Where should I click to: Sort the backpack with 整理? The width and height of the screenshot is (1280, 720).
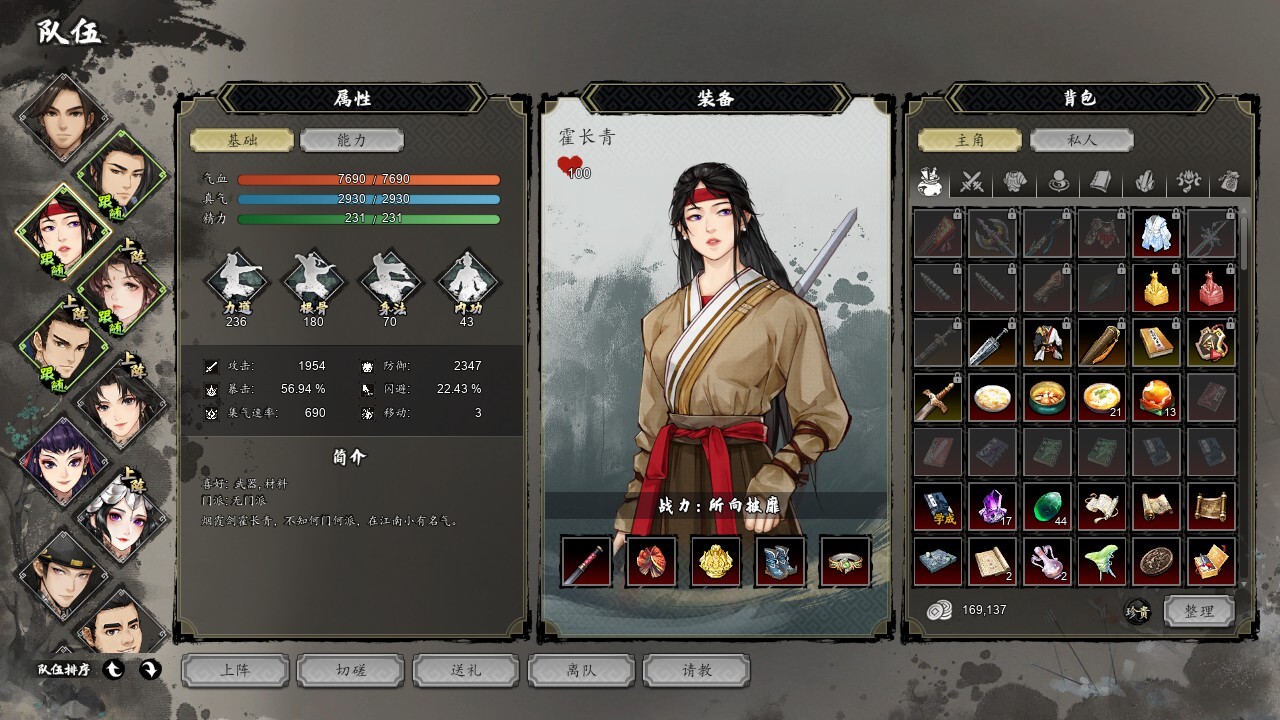(x=1198, y=611)
